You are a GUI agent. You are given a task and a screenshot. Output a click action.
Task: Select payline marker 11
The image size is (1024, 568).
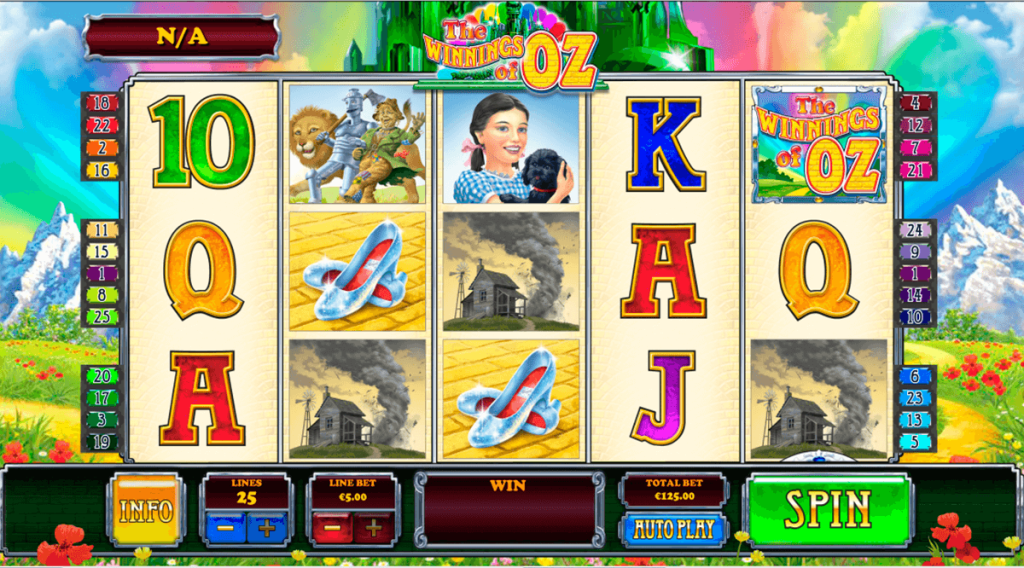click(x=100, y=230)
